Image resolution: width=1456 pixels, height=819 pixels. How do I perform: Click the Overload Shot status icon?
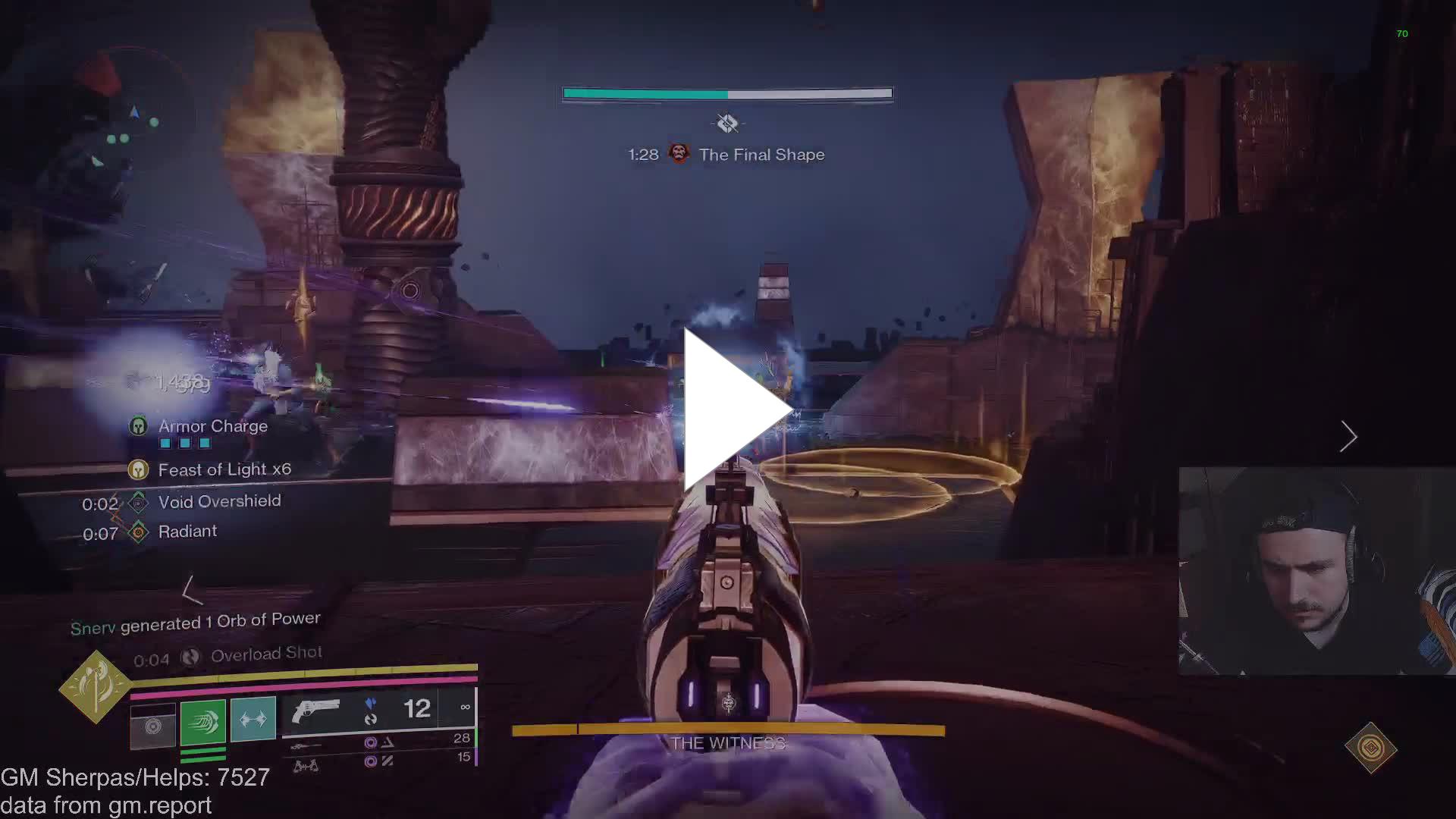[x=190, y=657]
